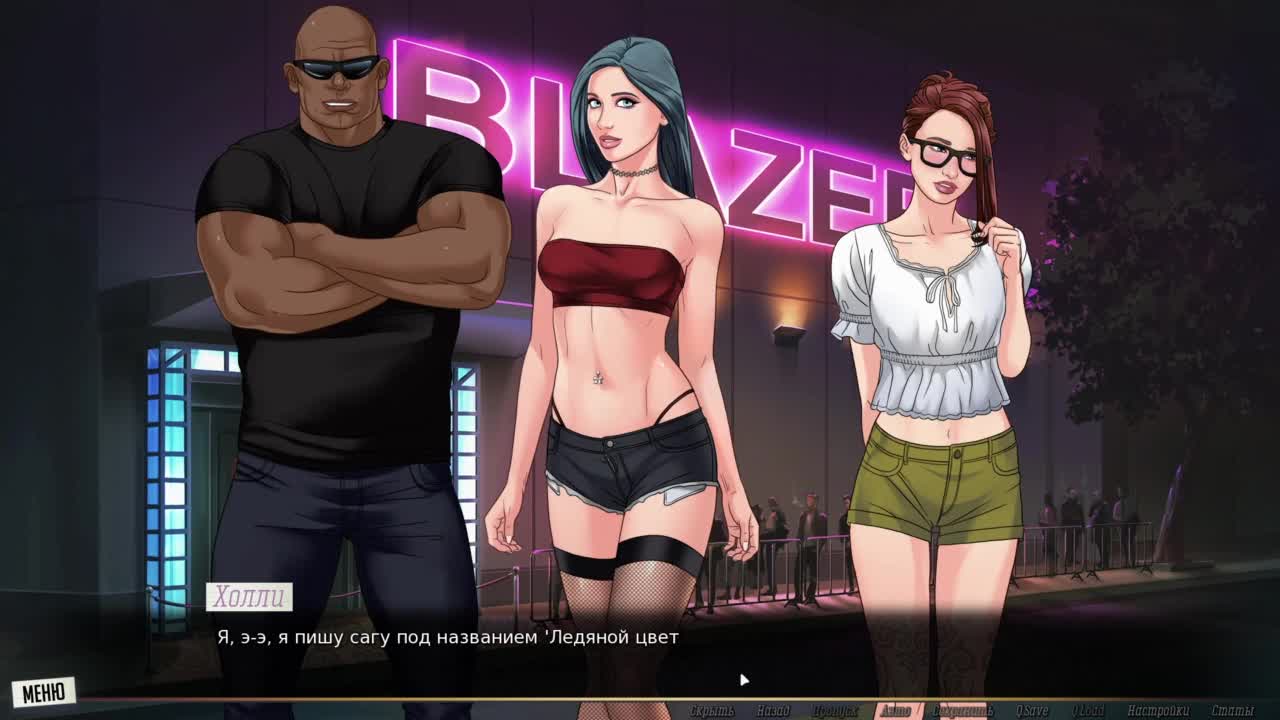This screenshot has width=1280, height=720.
Task: Skip dialogue with Пропуск
Action: (x=835, y=711)
